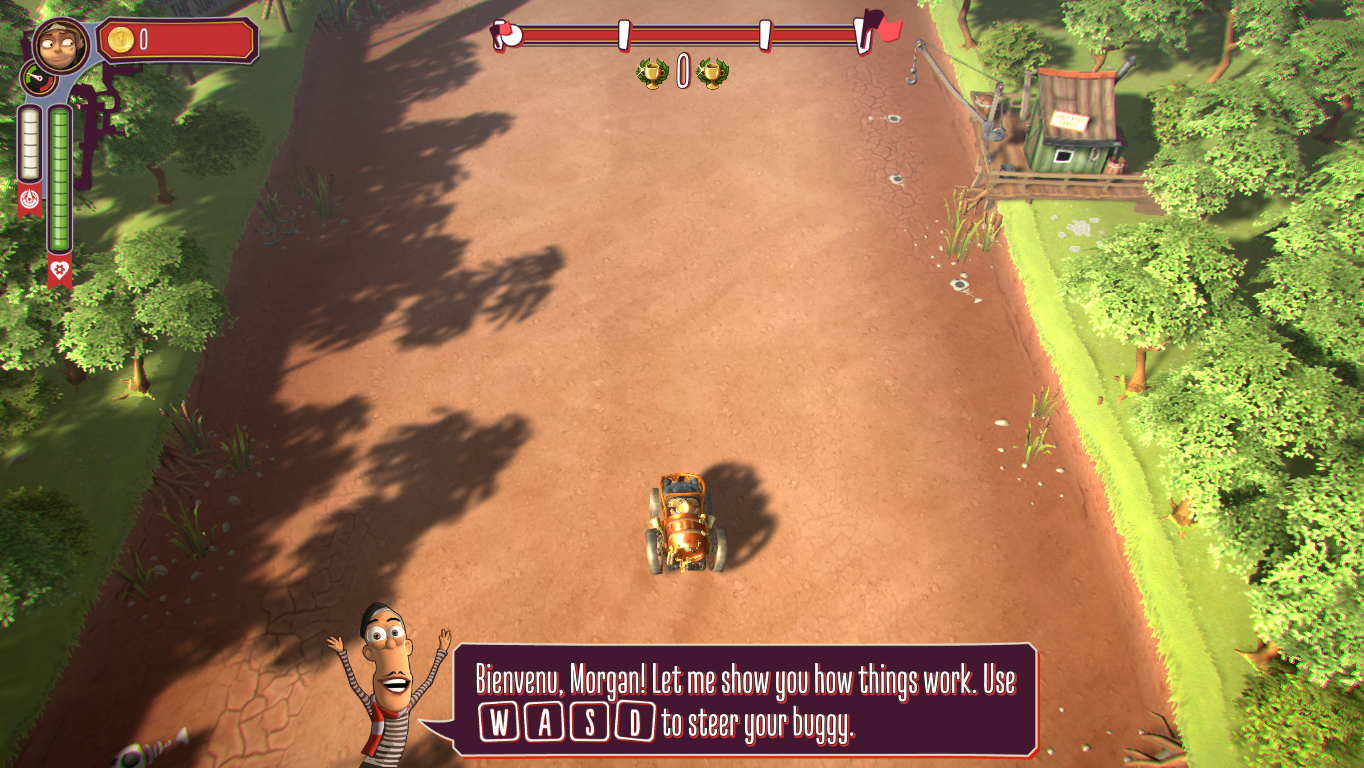1364x768 pixels.
Task: Dismiss the Bienvenu tutorial dialogue box
Action: (x=744, y=698)
